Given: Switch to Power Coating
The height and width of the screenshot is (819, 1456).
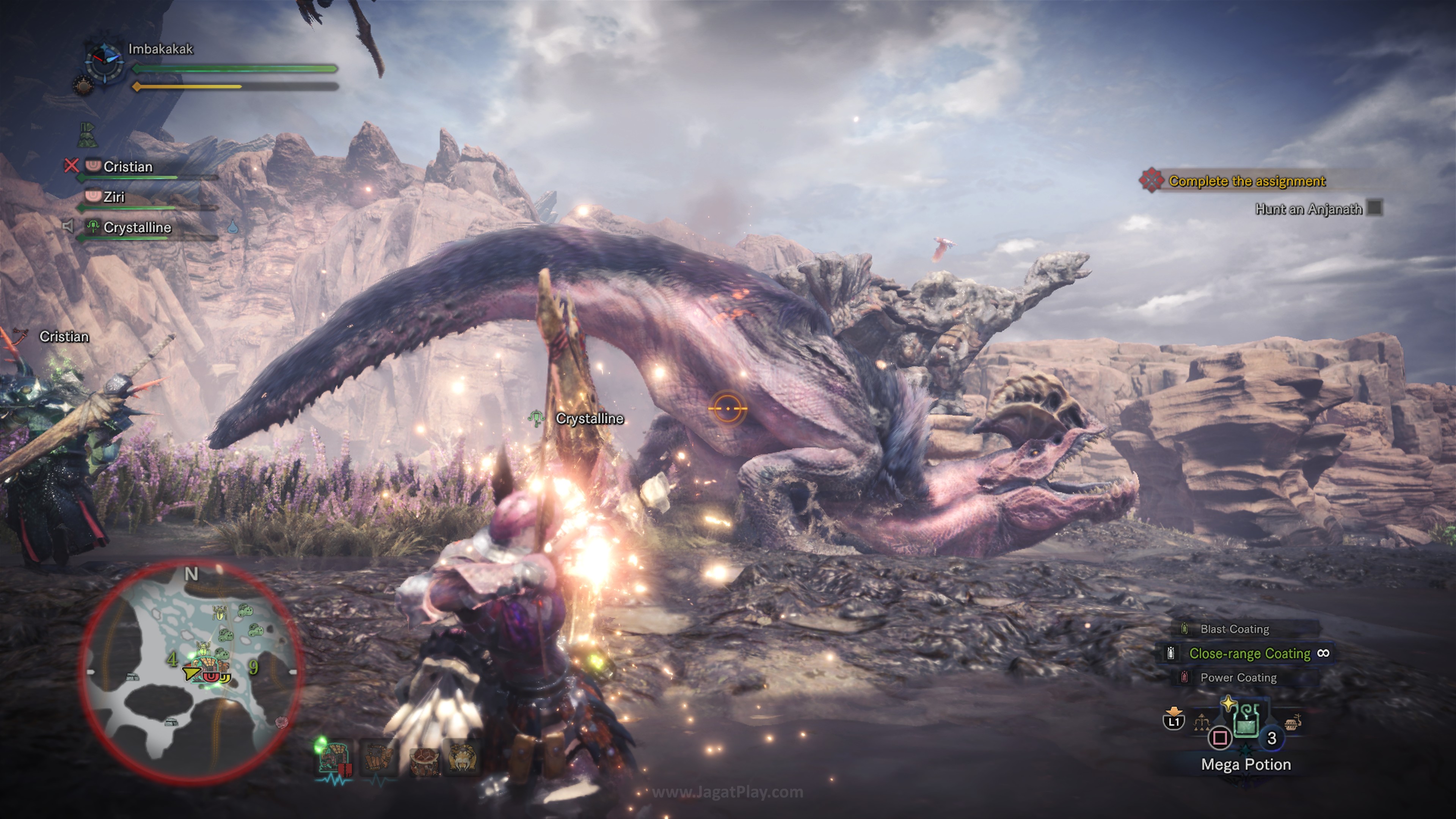Looking at the screenshot, I should [1238, 678].
